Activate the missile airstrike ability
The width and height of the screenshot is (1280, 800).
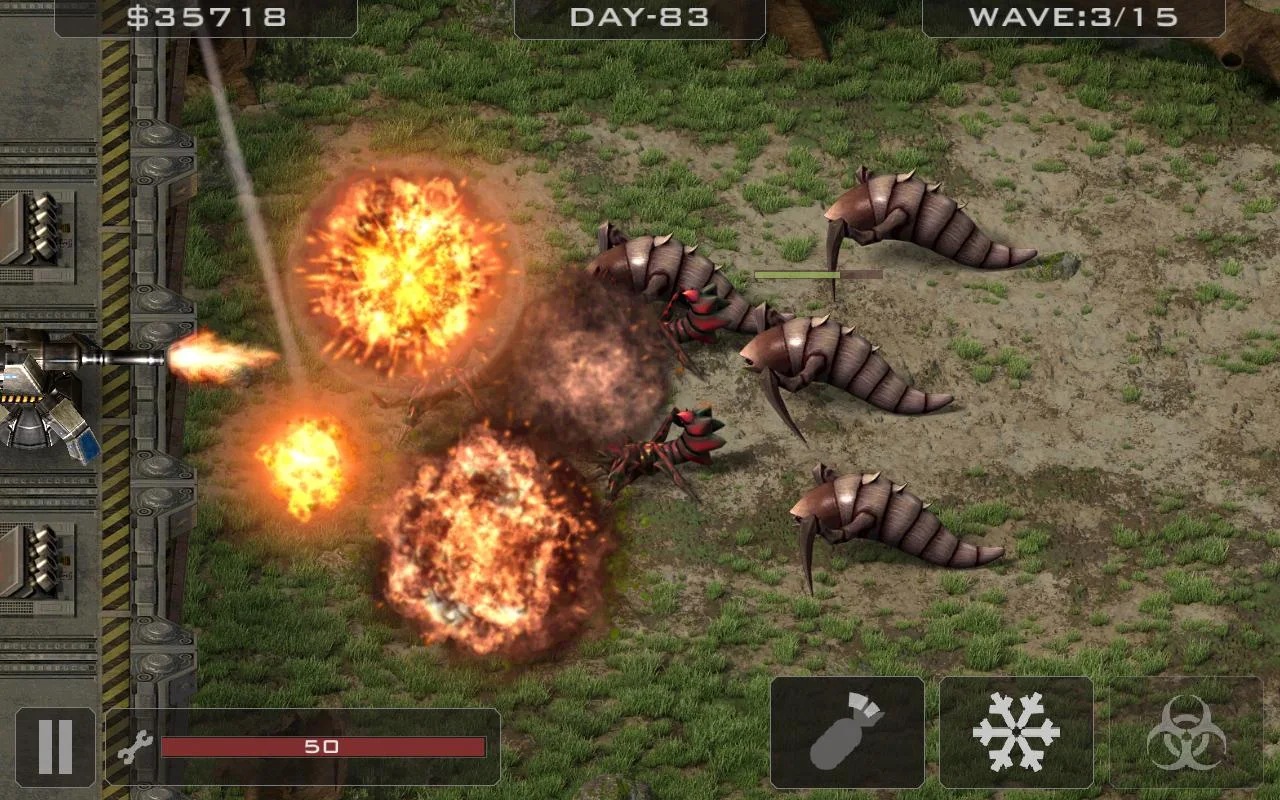pos(848,732)
